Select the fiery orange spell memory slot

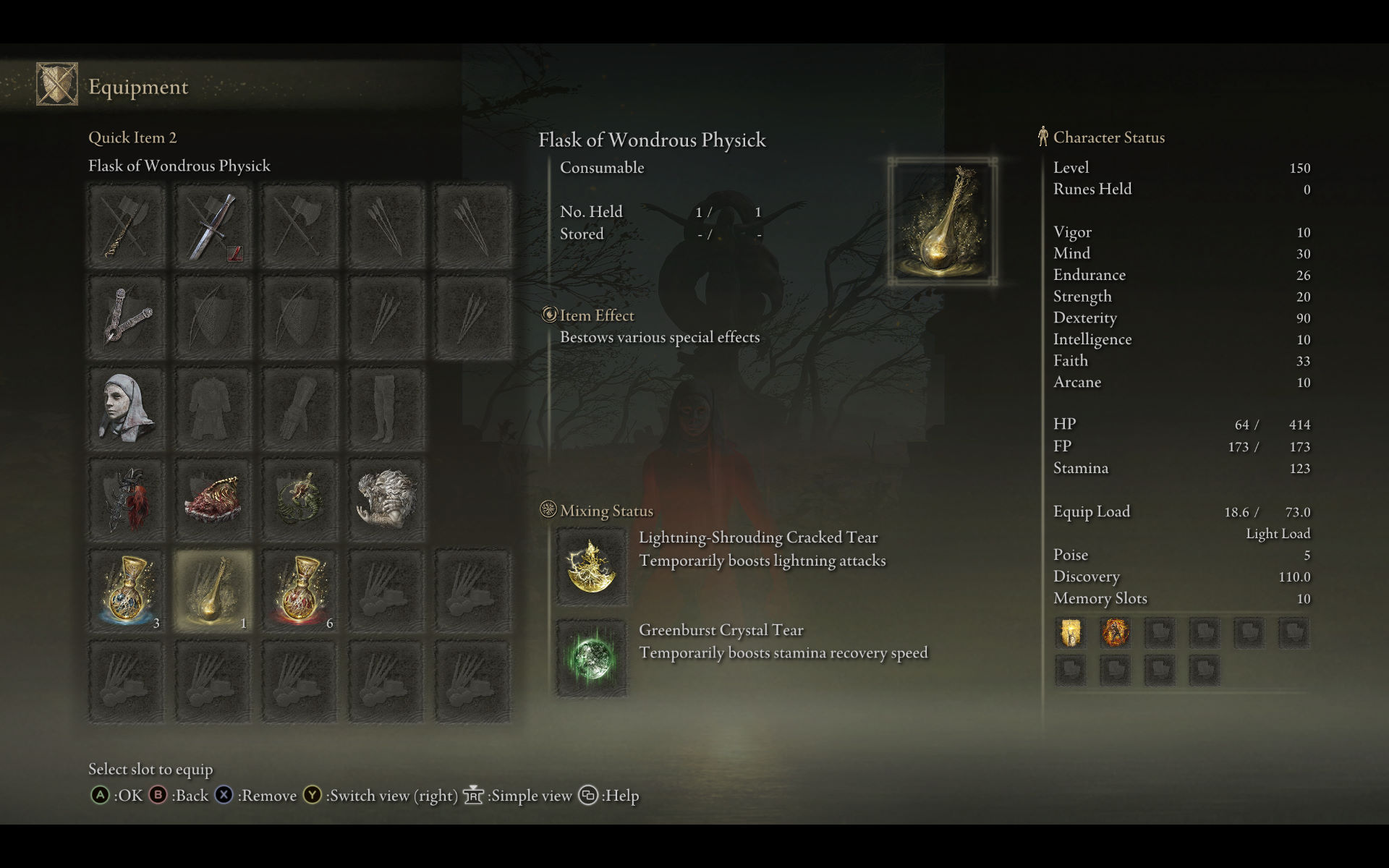click(1115, 633)
